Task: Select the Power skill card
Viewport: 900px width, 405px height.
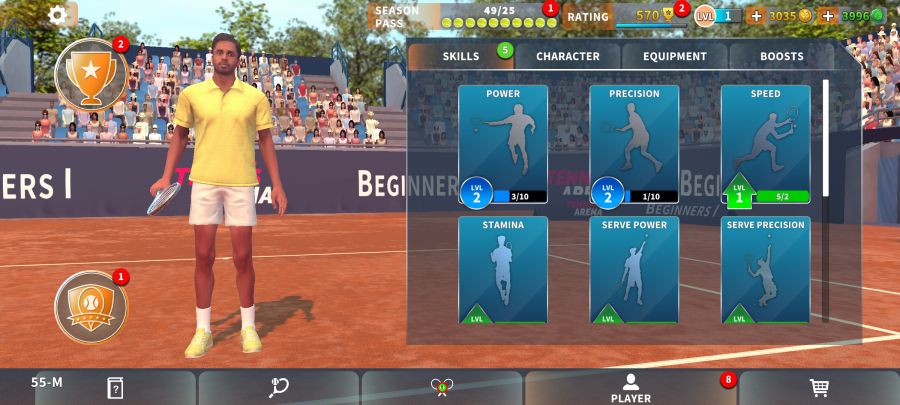Action: 503,145
